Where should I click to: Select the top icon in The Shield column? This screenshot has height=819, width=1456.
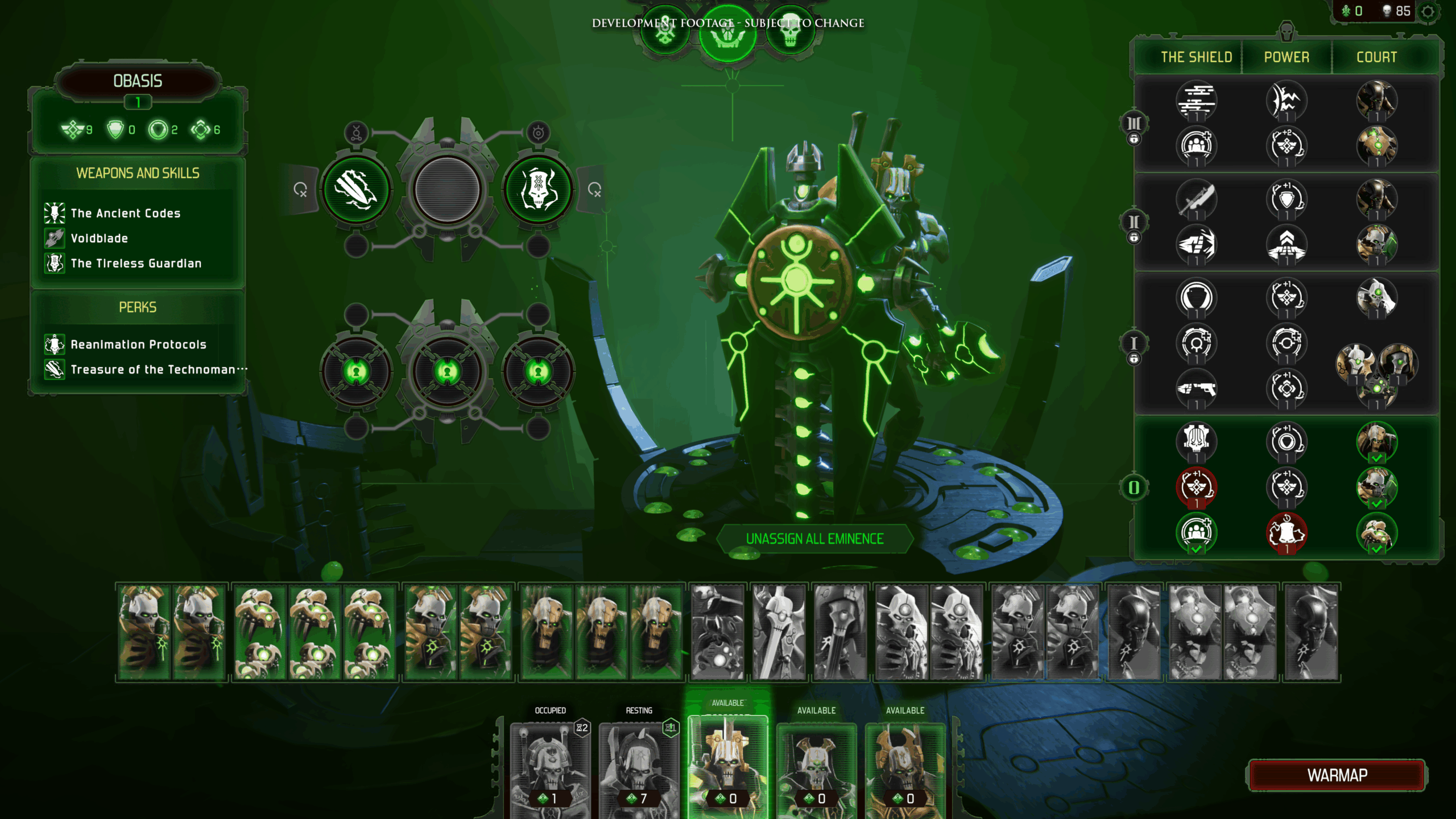(1196, 101)
